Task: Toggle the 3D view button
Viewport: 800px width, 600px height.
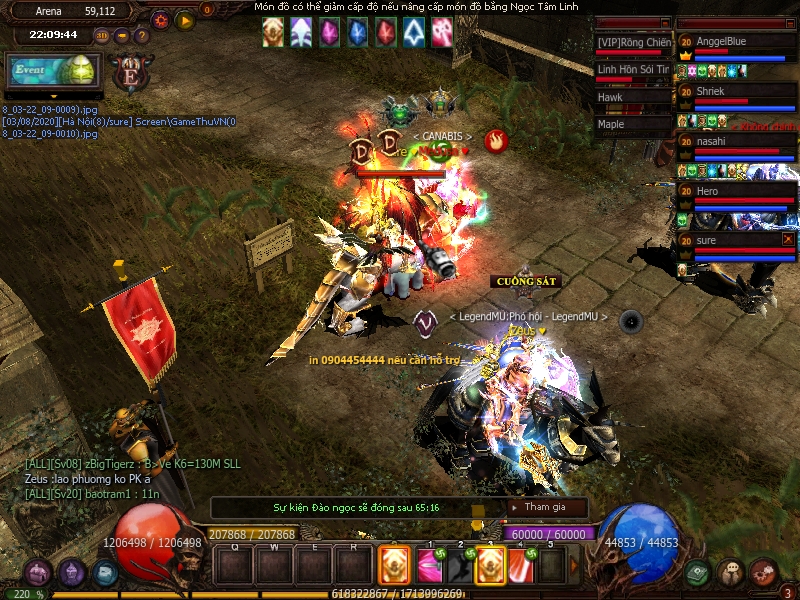Action: (102, 36)
